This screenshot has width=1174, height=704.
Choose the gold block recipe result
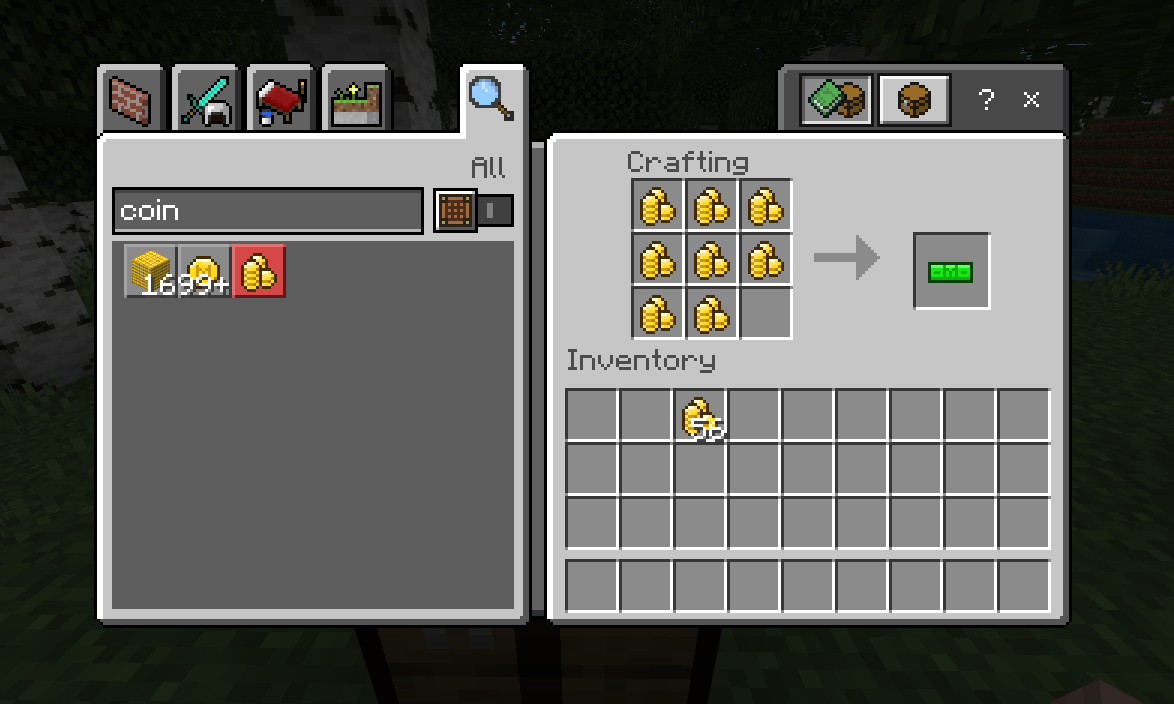[x=151, y=271]
